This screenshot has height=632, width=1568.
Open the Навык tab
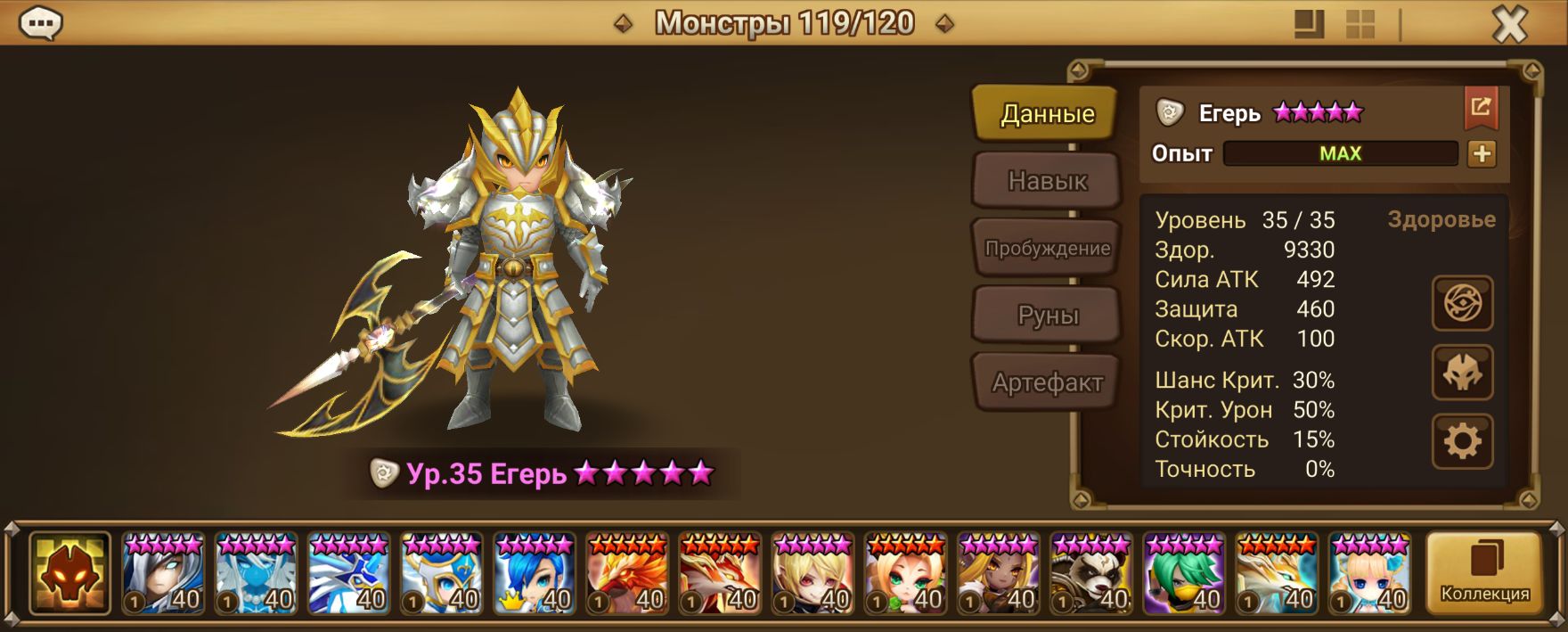[1047, 181]
